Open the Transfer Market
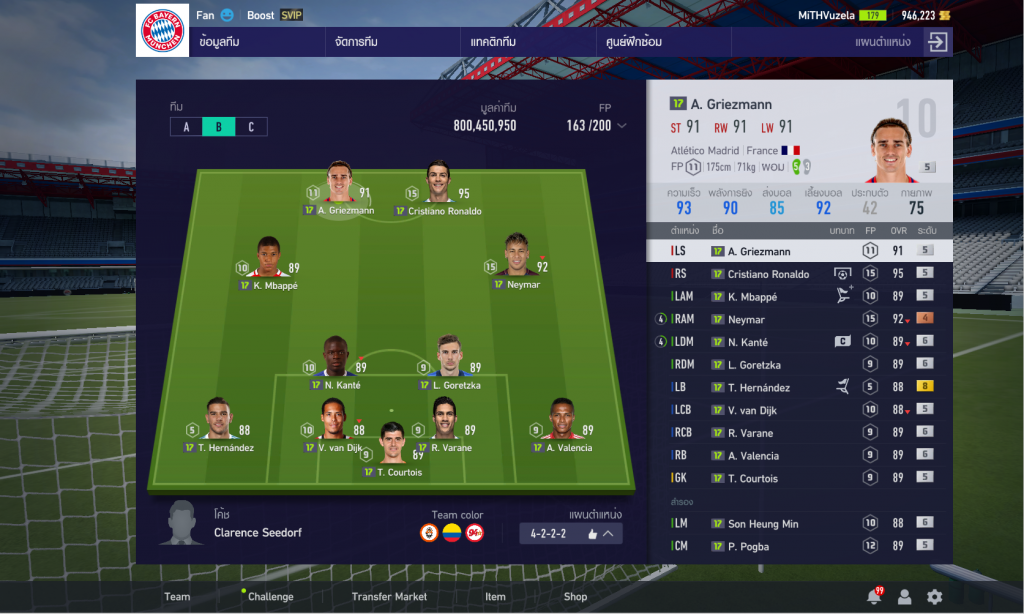This screenshot has width=1024, height=614. pyautogui.click(x=389, y=597)
